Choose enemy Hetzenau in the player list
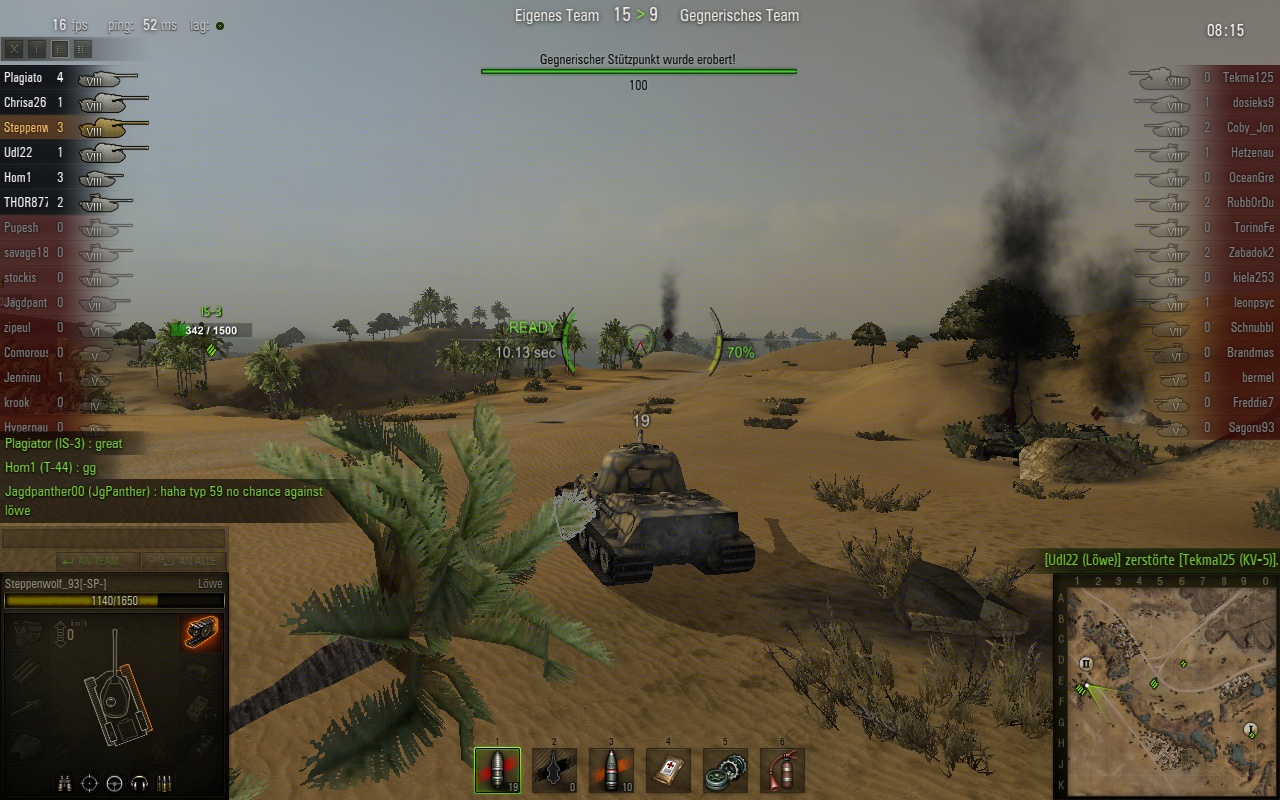 click(x=1250, y=152)
